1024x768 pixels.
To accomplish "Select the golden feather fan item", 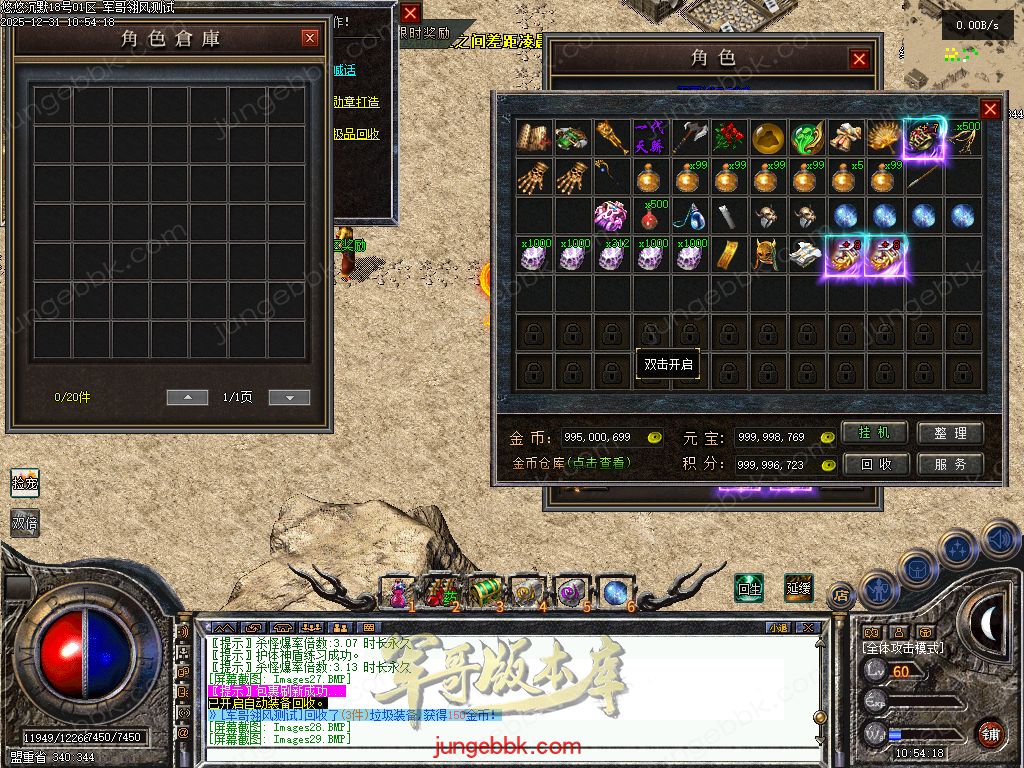I will tap(884, 138).
